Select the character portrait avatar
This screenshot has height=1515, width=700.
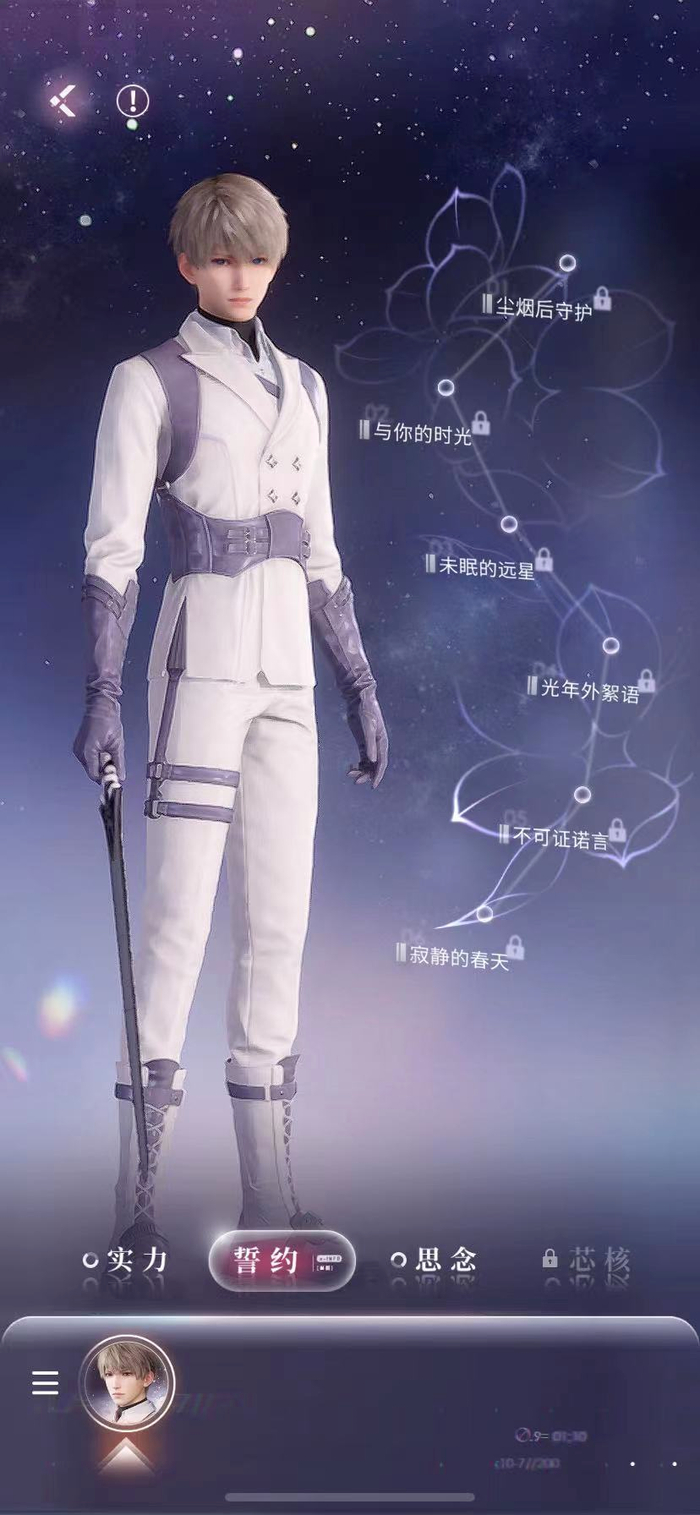(127, 1383)
